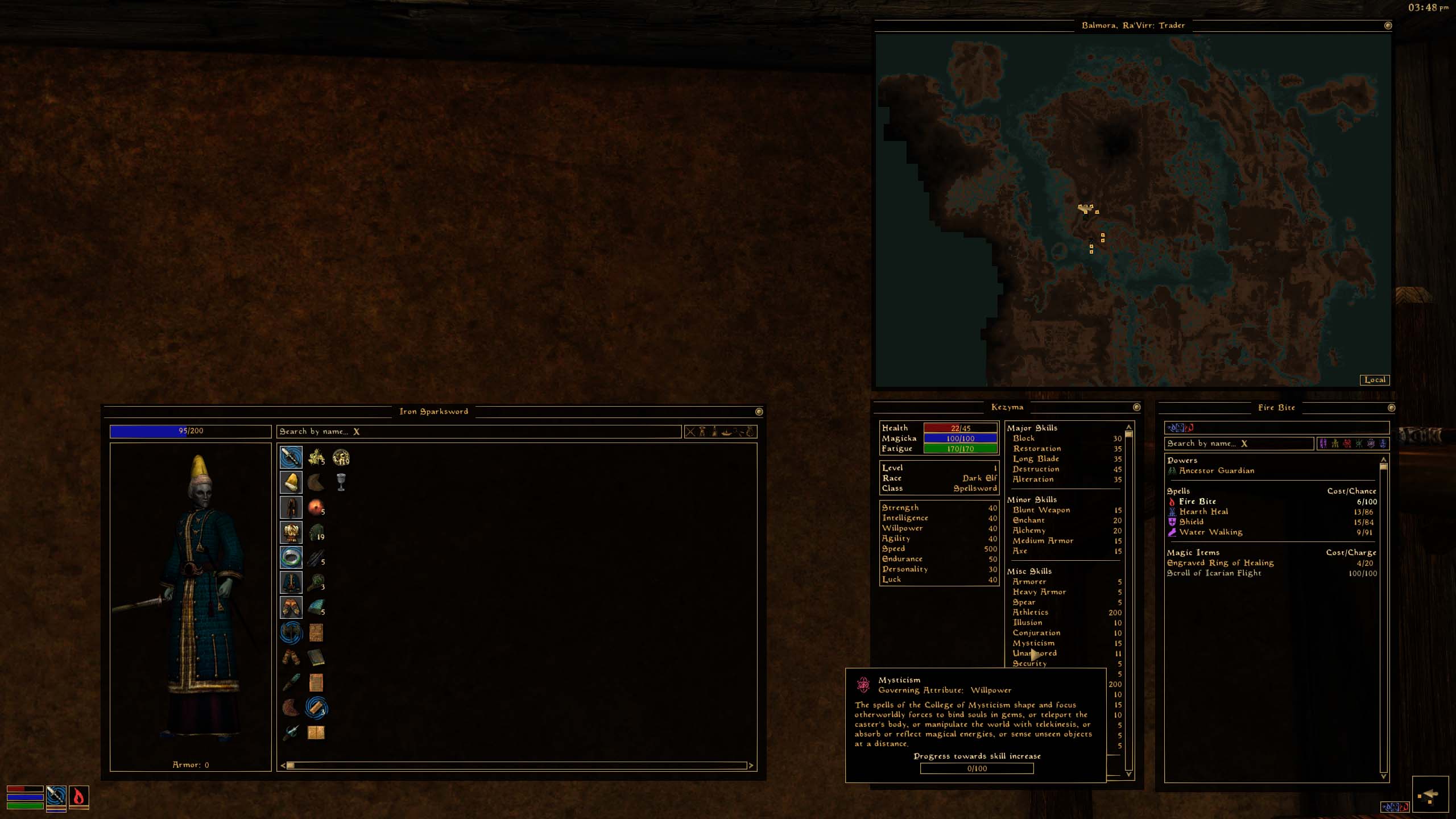
Task: Open the minimap in the bottom corner
Action: (x=1430, y=795)
